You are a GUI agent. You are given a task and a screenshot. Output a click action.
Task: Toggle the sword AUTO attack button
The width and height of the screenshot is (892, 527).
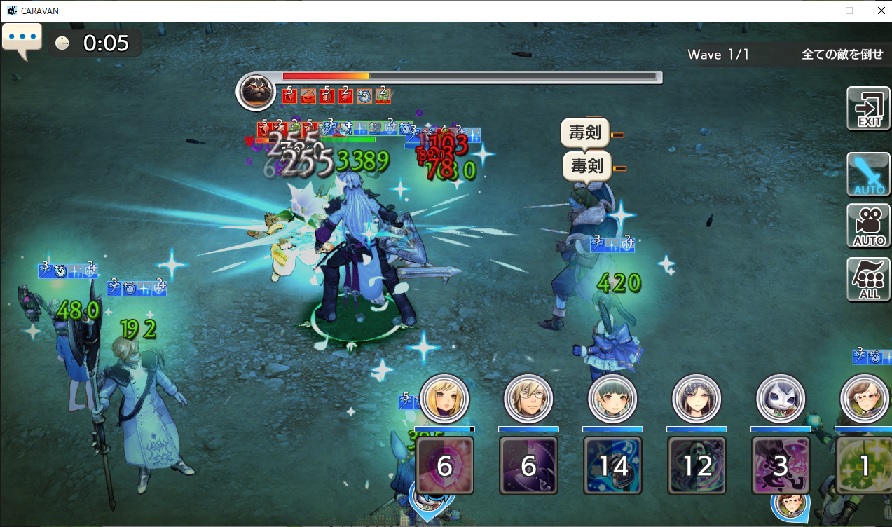pyautogui.click(x=868, y=174)
